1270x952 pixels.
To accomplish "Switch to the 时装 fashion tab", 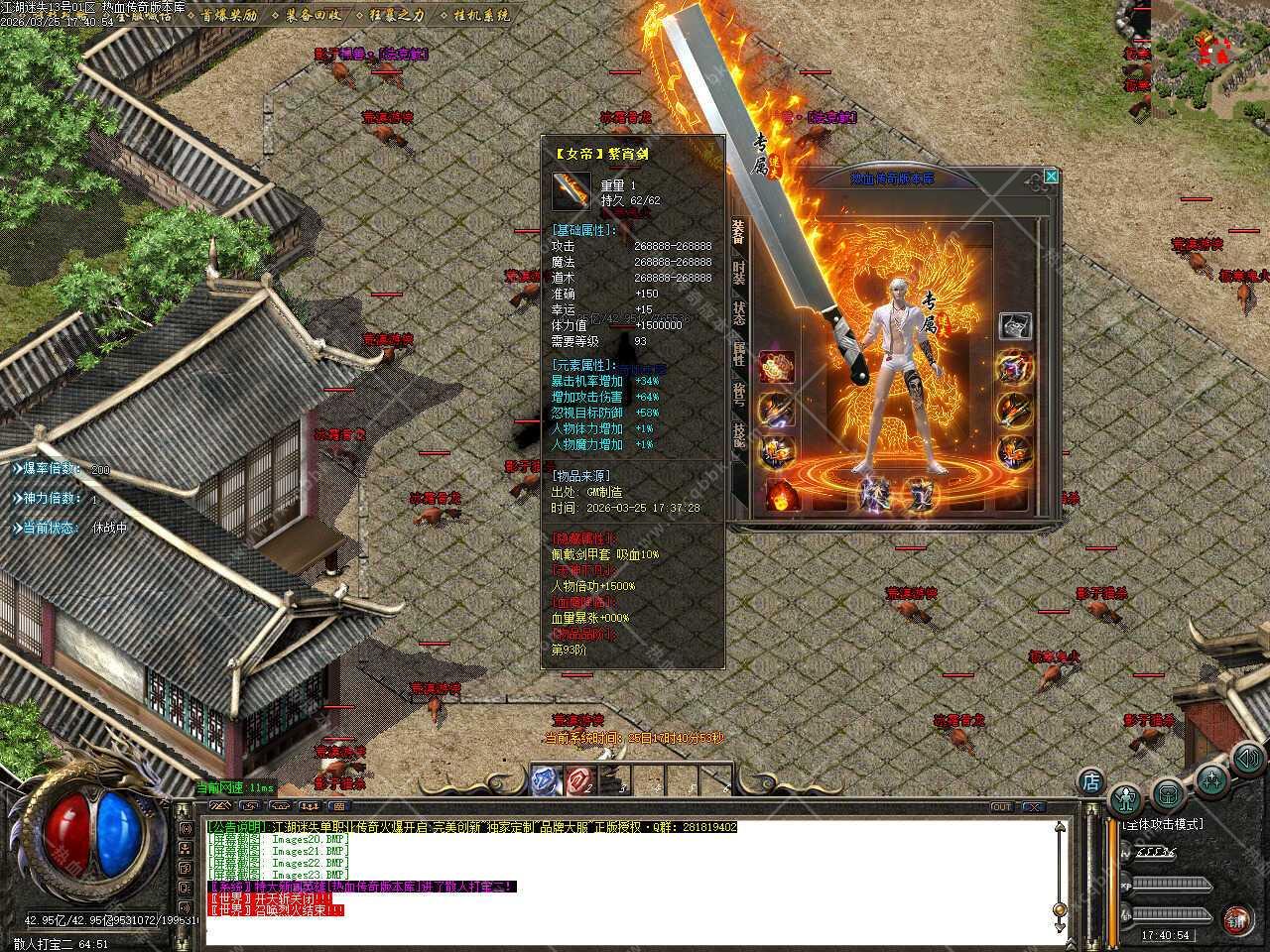I will (739, 273).
